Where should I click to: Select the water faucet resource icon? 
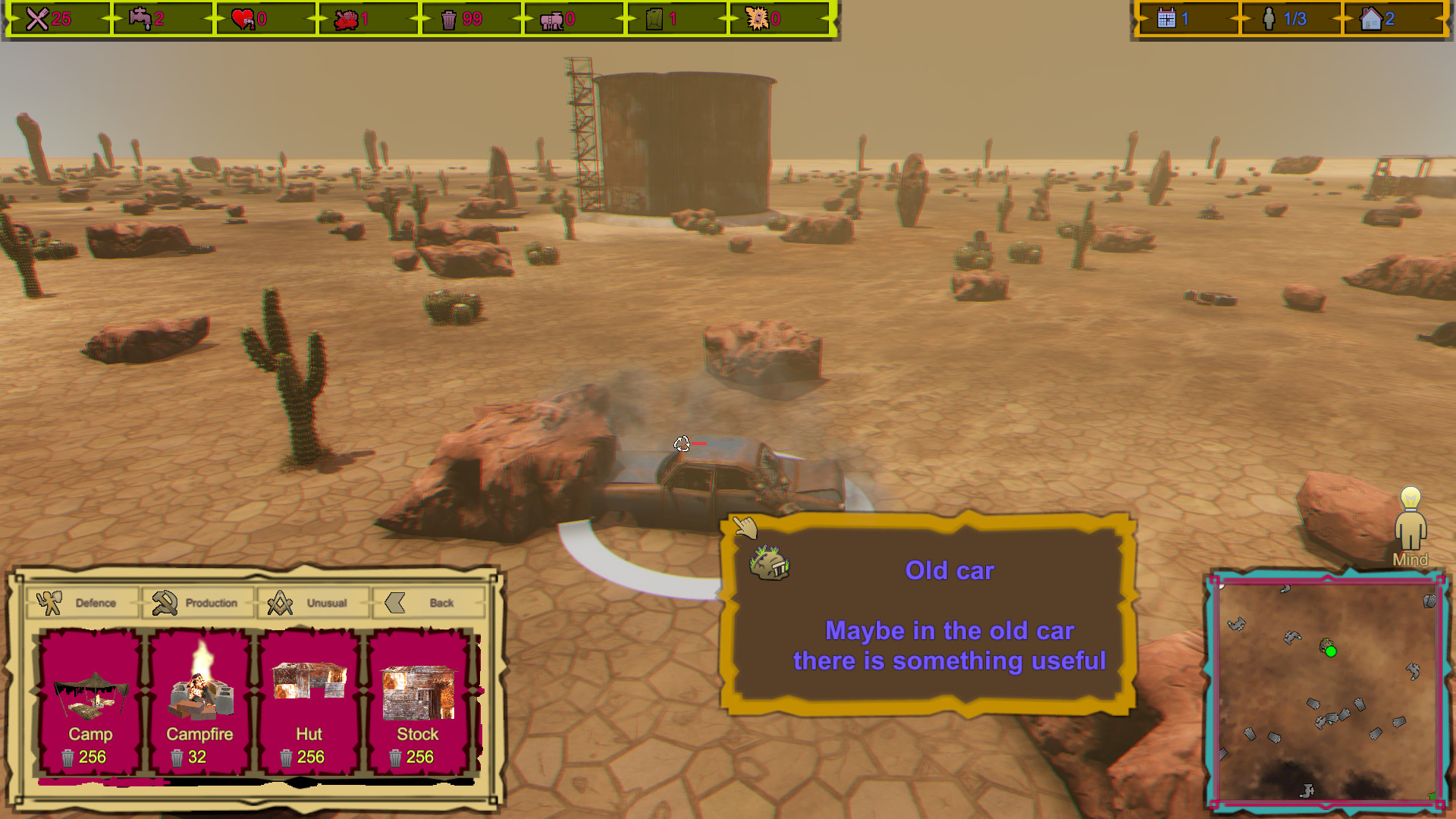(x=137, y=17)
